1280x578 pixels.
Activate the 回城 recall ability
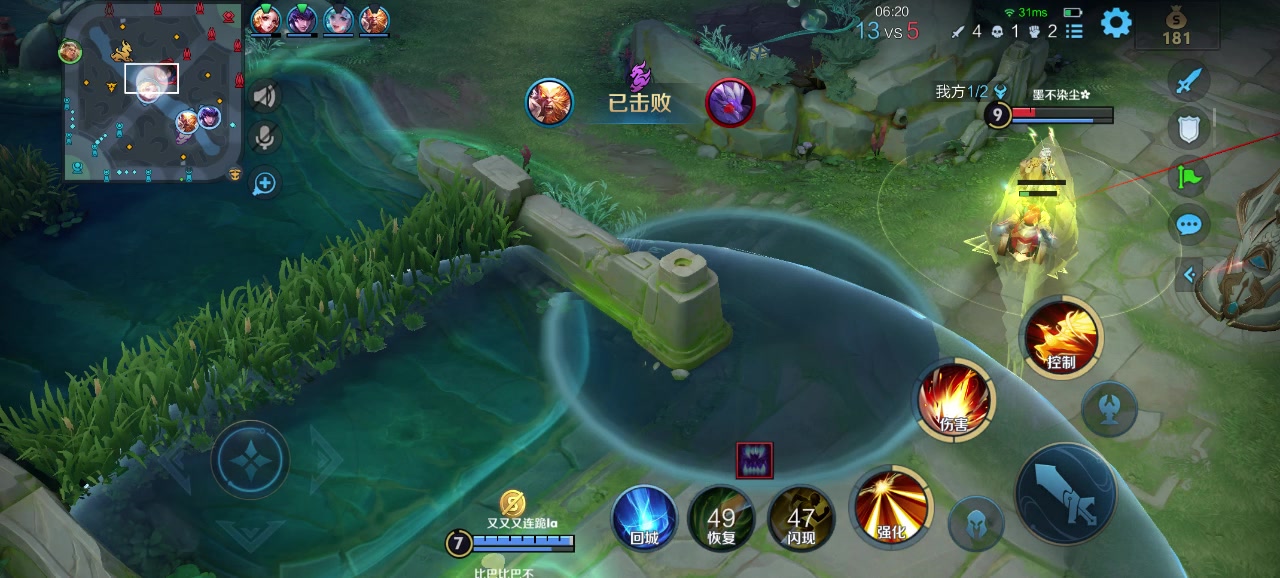click(644, 518)
